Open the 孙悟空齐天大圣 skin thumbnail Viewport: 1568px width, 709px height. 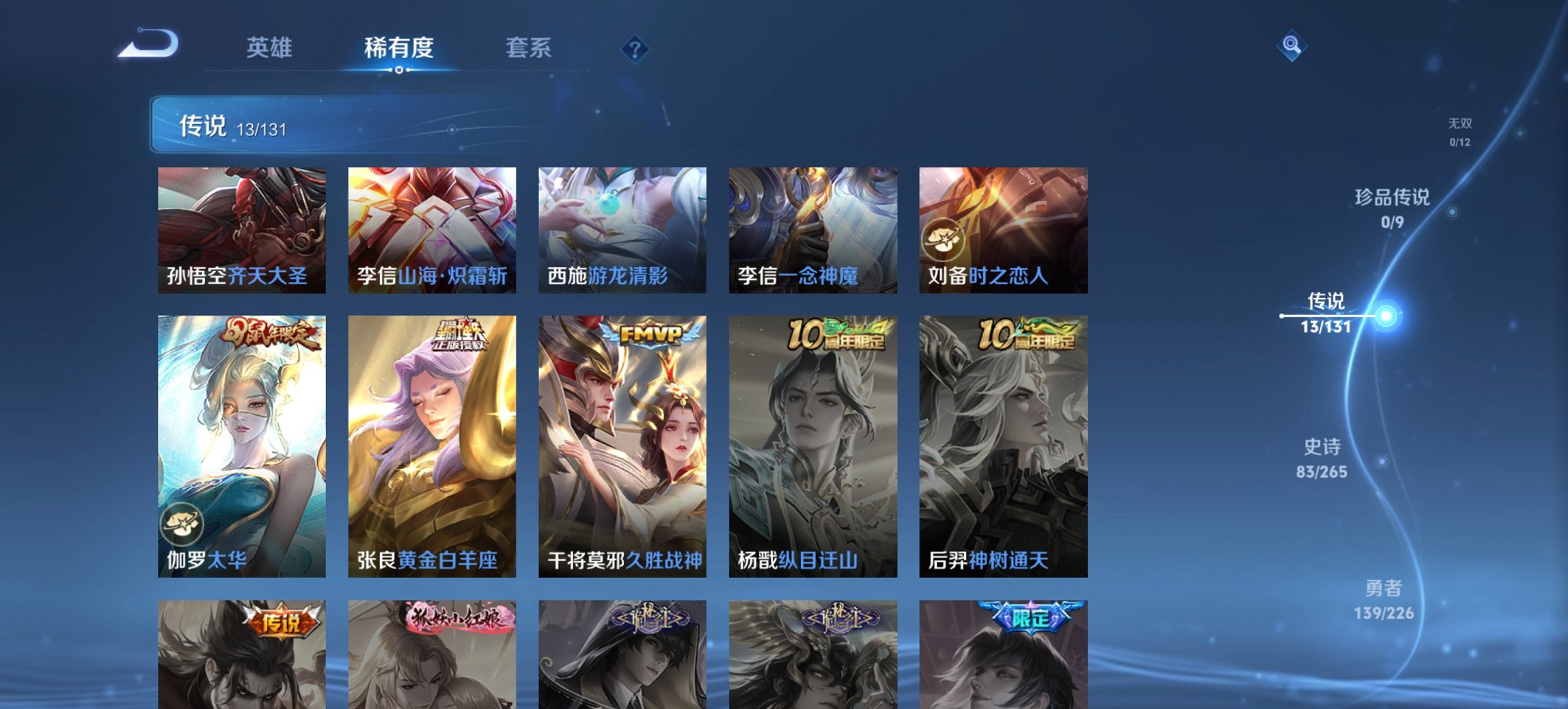243,229
